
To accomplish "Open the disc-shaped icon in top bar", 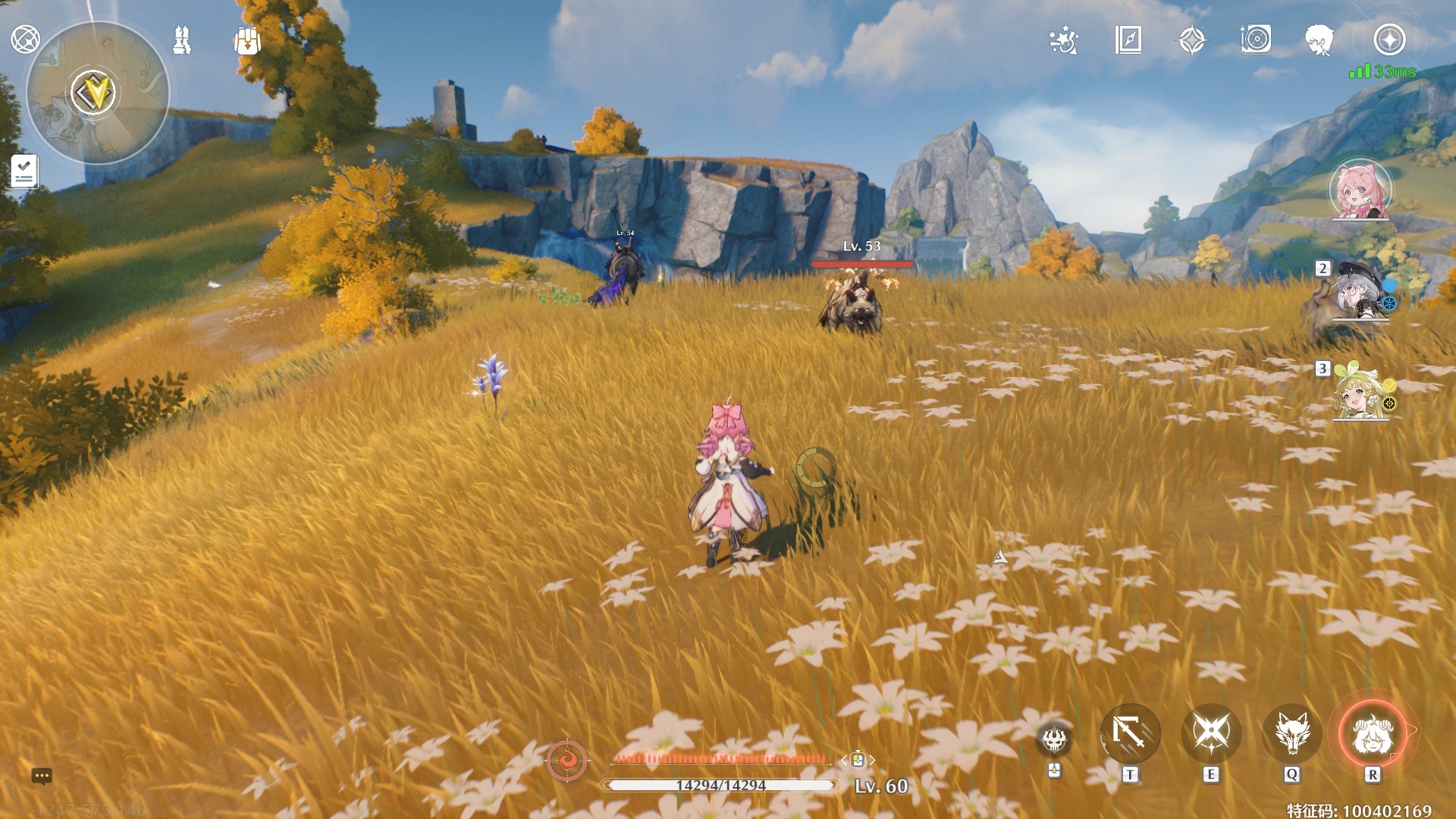I will pos(1256,40).
